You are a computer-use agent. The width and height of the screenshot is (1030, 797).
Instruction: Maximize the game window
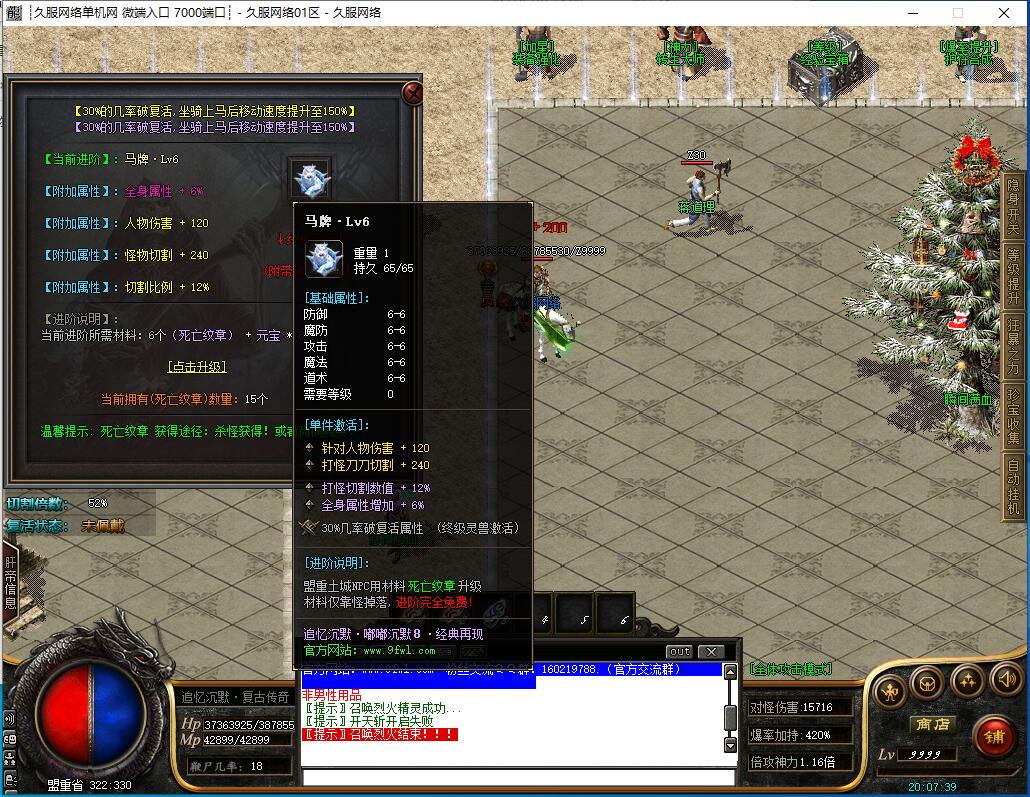click(x=957, y=13)
